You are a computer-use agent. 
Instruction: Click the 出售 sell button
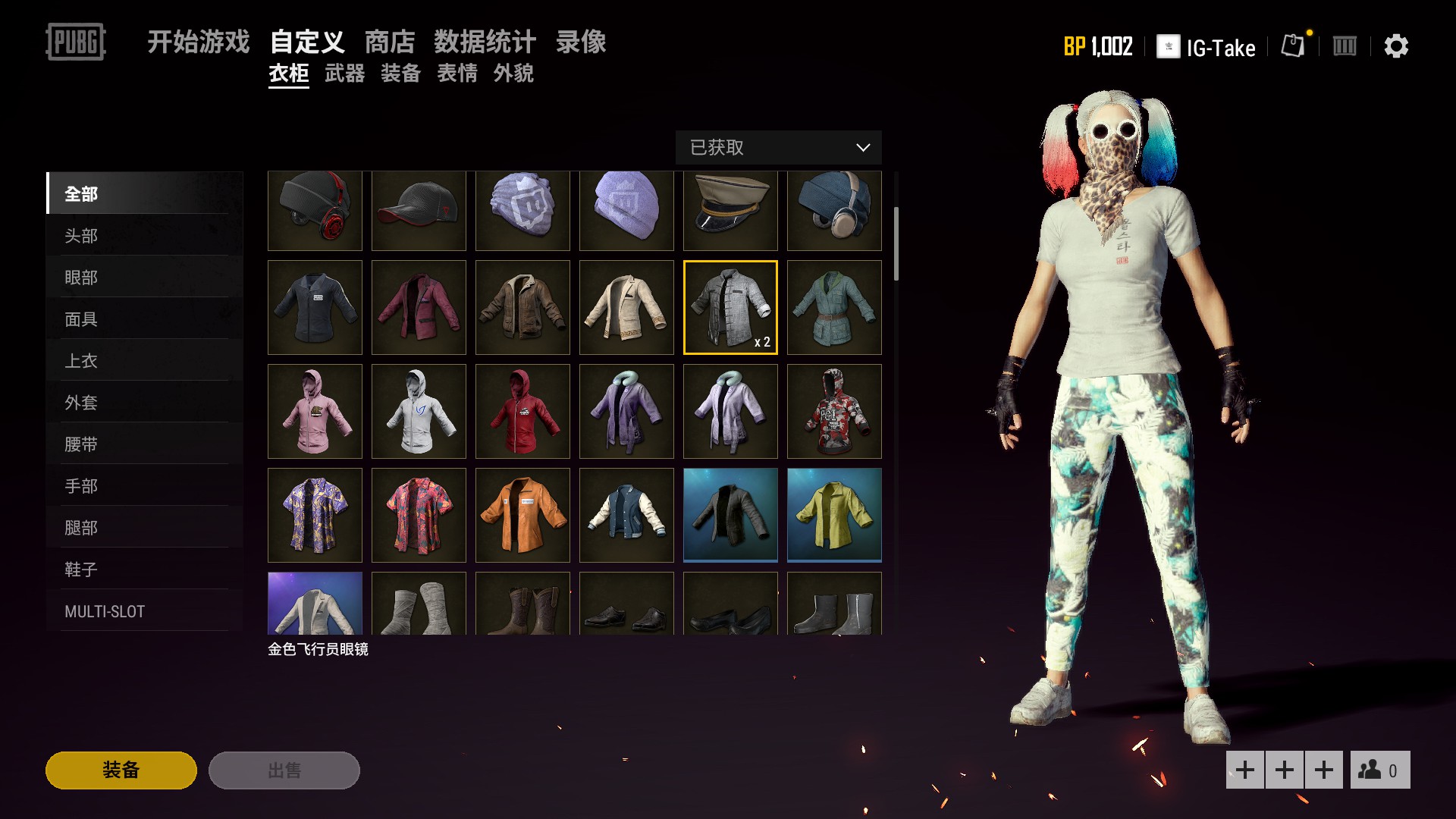pyautogui.click(x=284, y=770)
